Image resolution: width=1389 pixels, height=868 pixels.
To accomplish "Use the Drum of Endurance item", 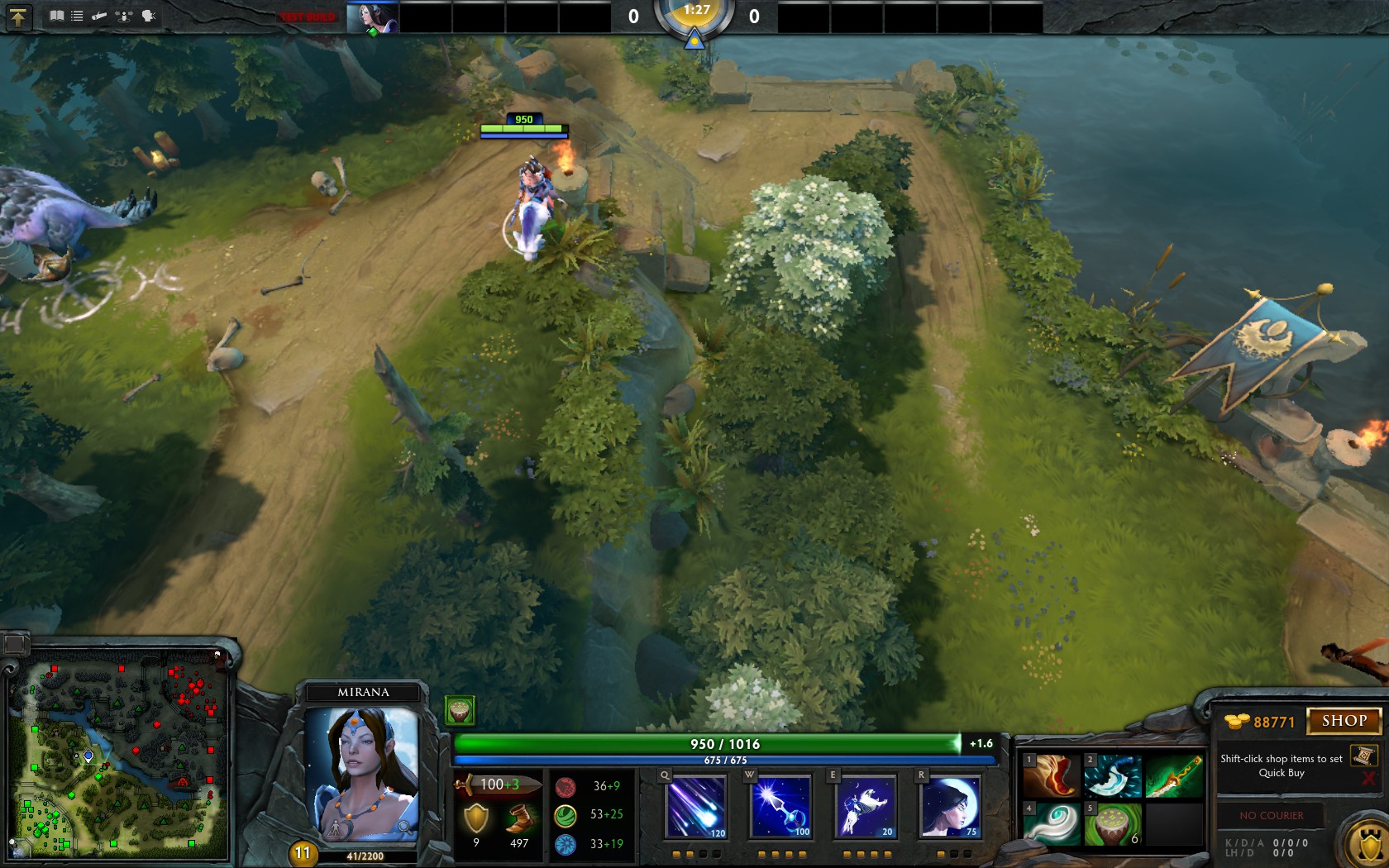I will [x=1112, y=824].
